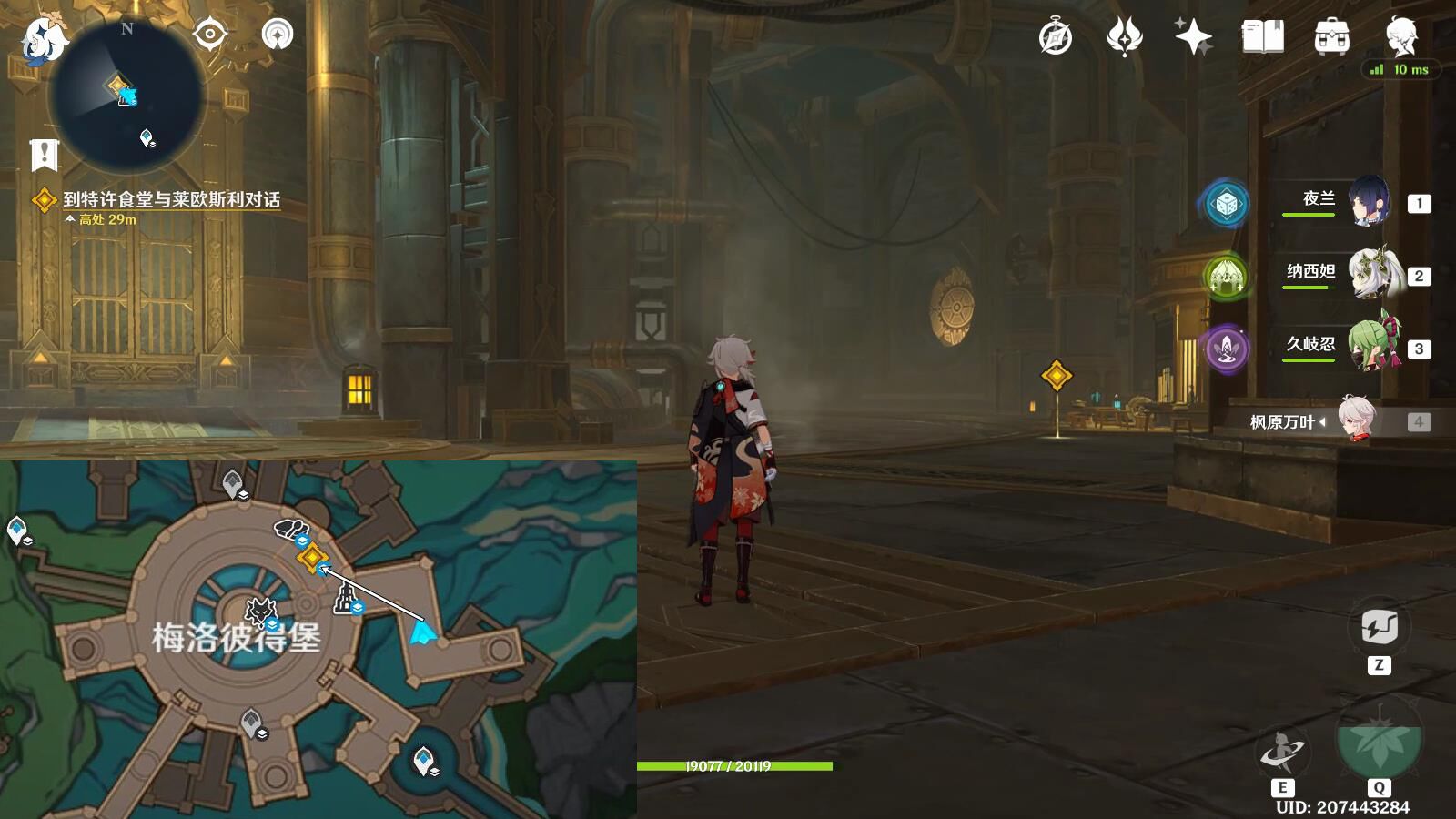
Task: Activate the Elemental Skill button
Action: pos(1281,753)
